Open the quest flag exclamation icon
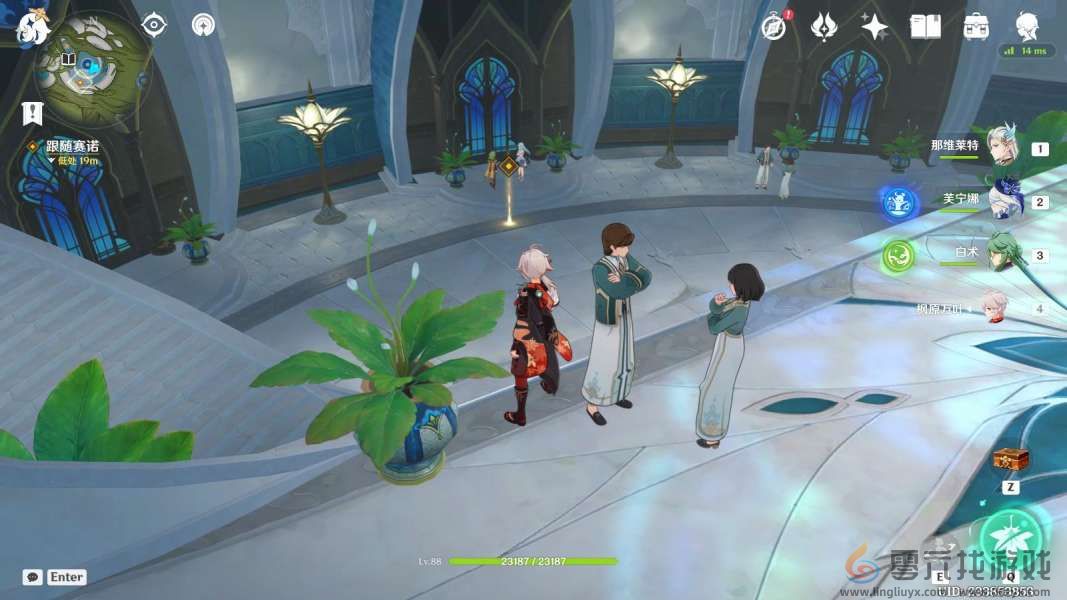This screenshot has height=600, width=1067. [x=33, y=112]
